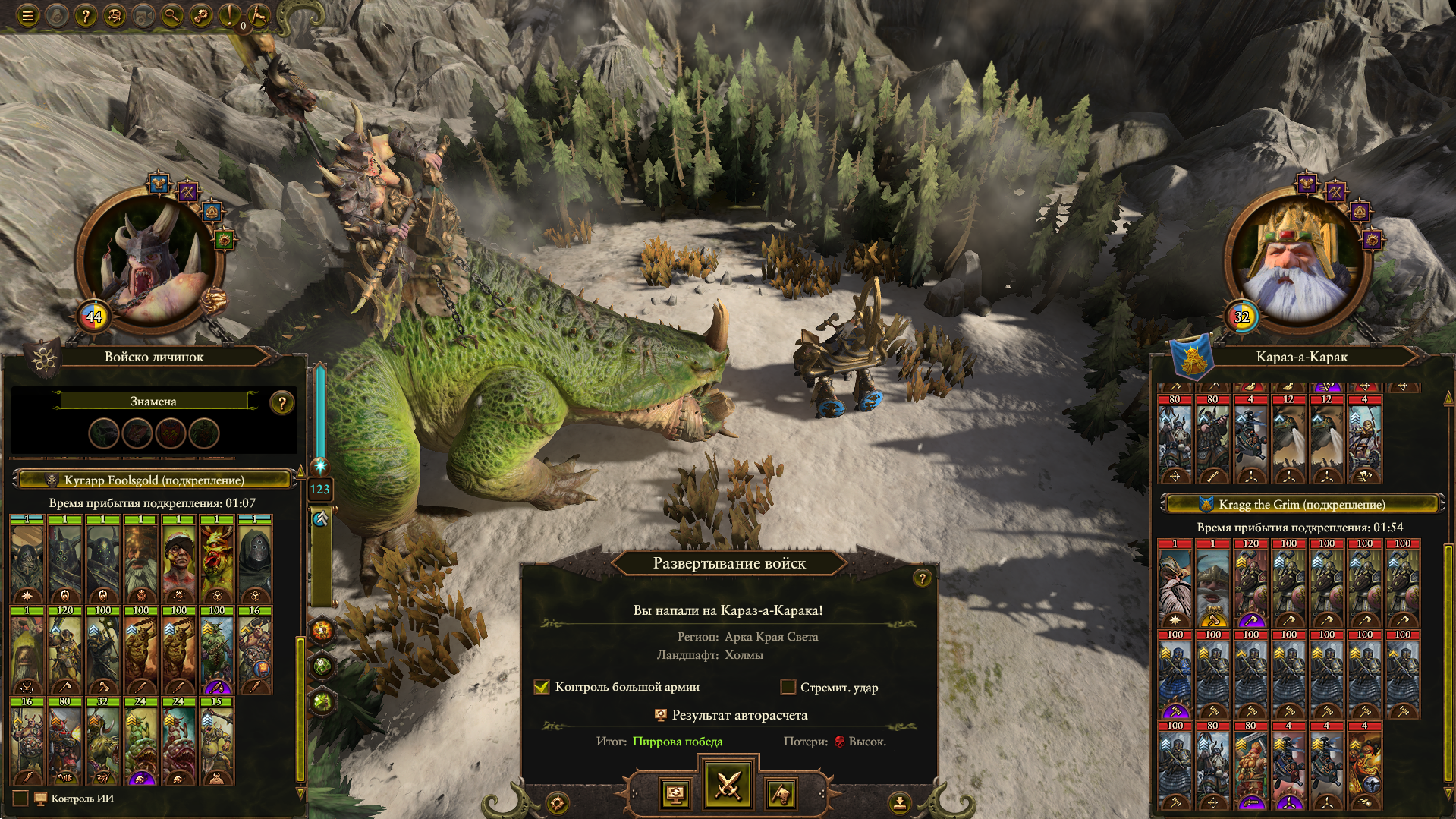1456x819 pixels.
Task: Open the exclamation mark notifications button
Action: [229, 15]
